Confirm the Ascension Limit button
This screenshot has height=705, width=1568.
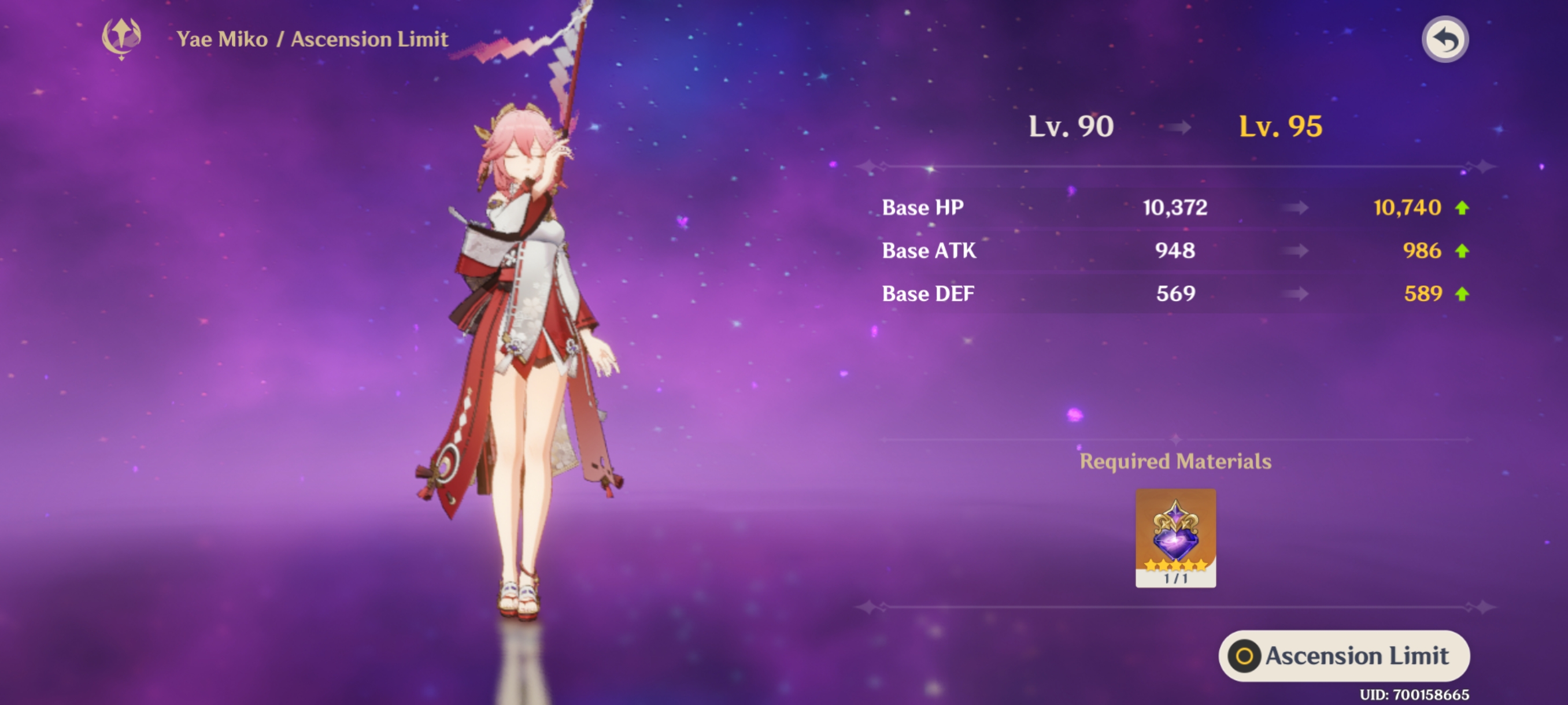1344,655
